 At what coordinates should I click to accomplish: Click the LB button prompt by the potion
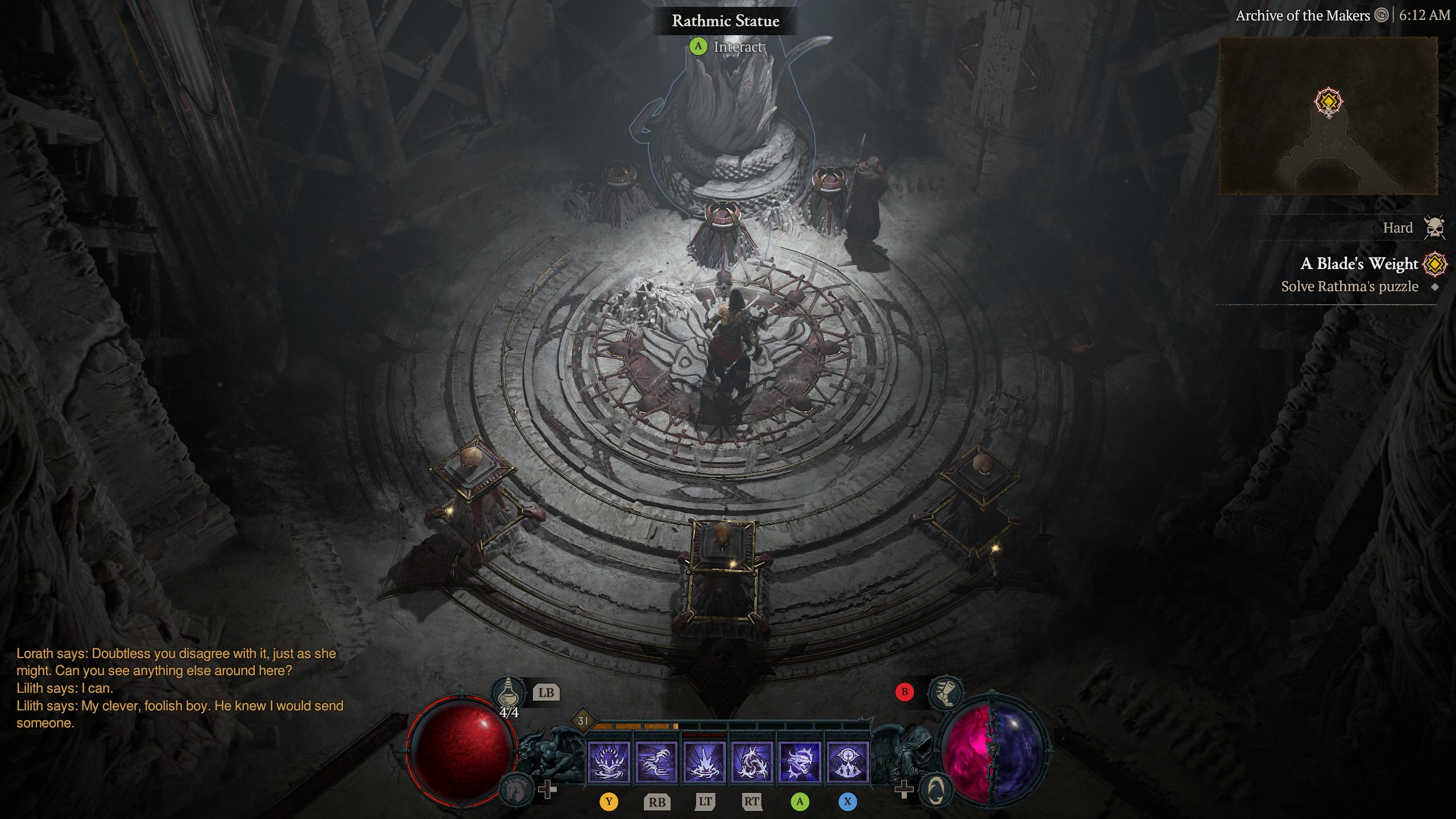545,692
